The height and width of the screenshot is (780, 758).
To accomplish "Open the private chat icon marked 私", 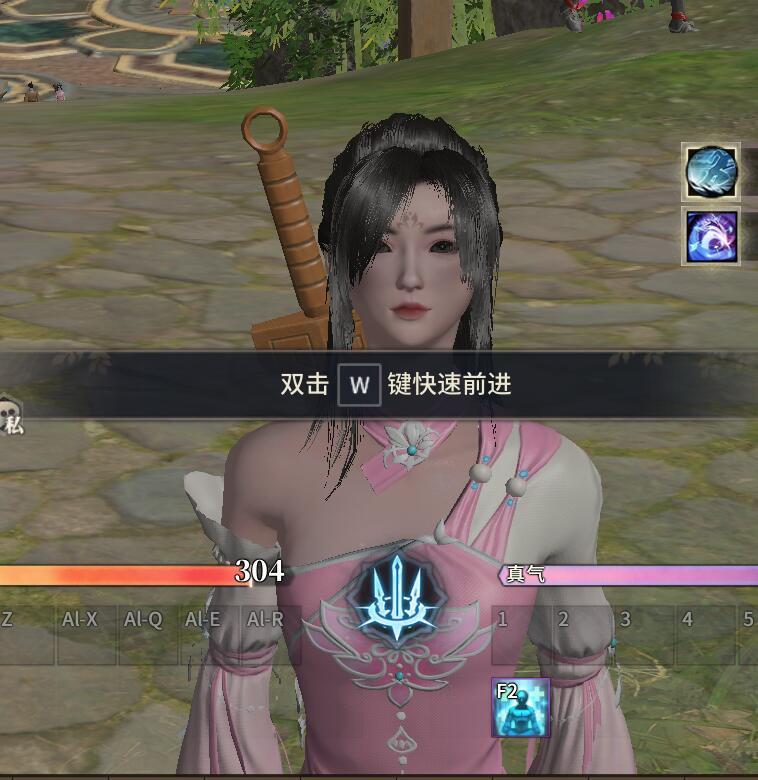I will tap(11, 417).
